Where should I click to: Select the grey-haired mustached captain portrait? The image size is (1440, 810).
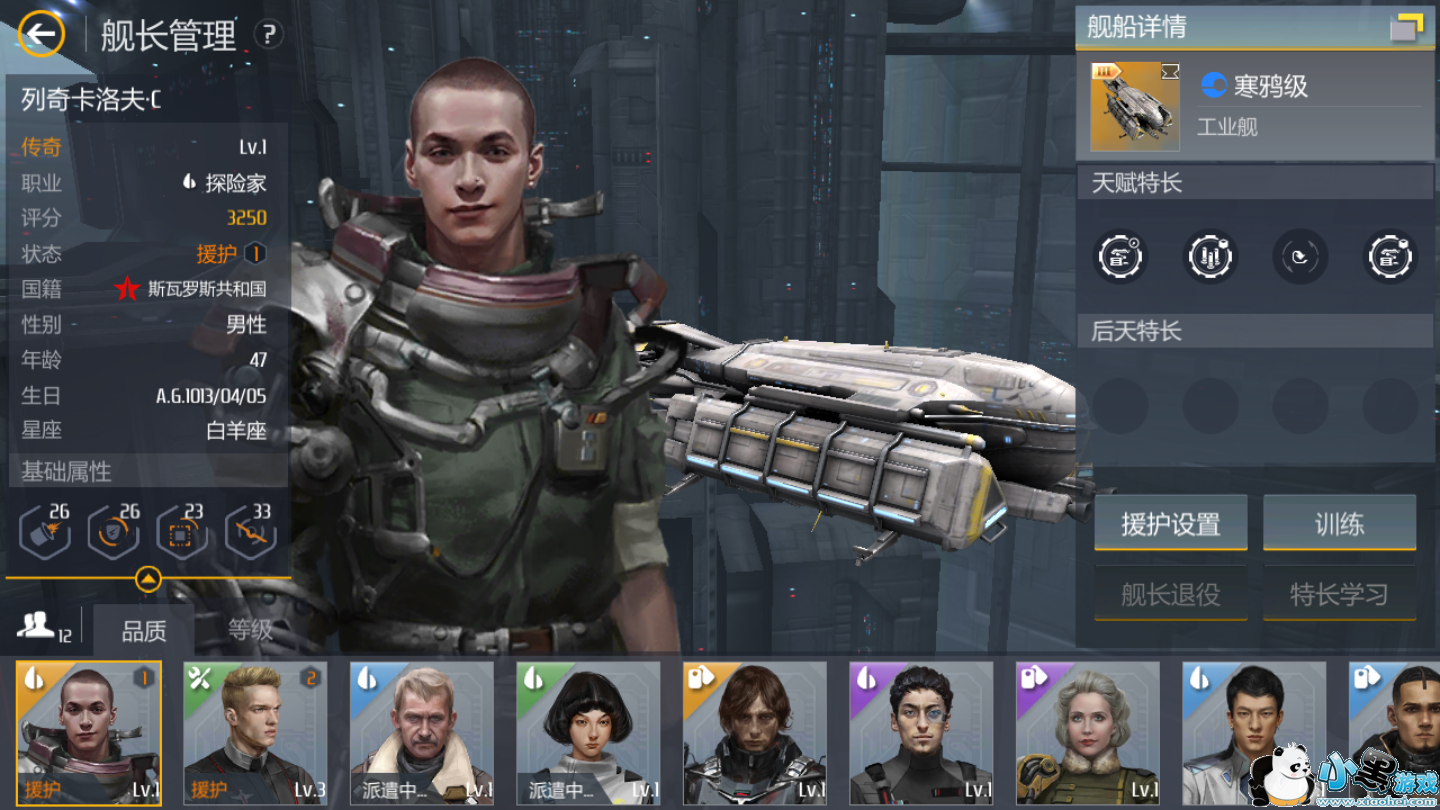pos(421,733)
